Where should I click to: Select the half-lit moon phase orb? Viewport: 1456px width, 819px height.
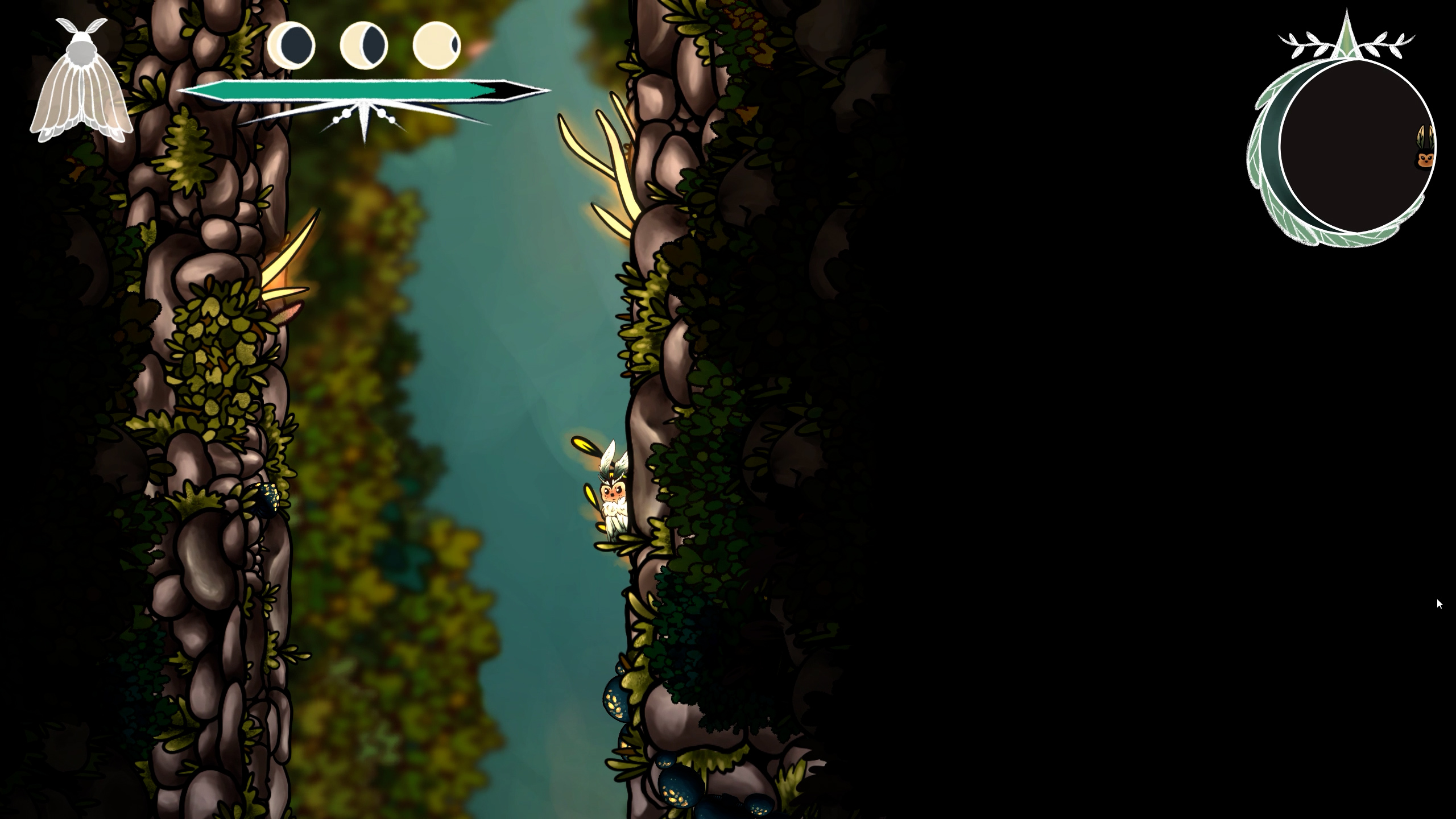pyautogui.click(x=364, y=45)
